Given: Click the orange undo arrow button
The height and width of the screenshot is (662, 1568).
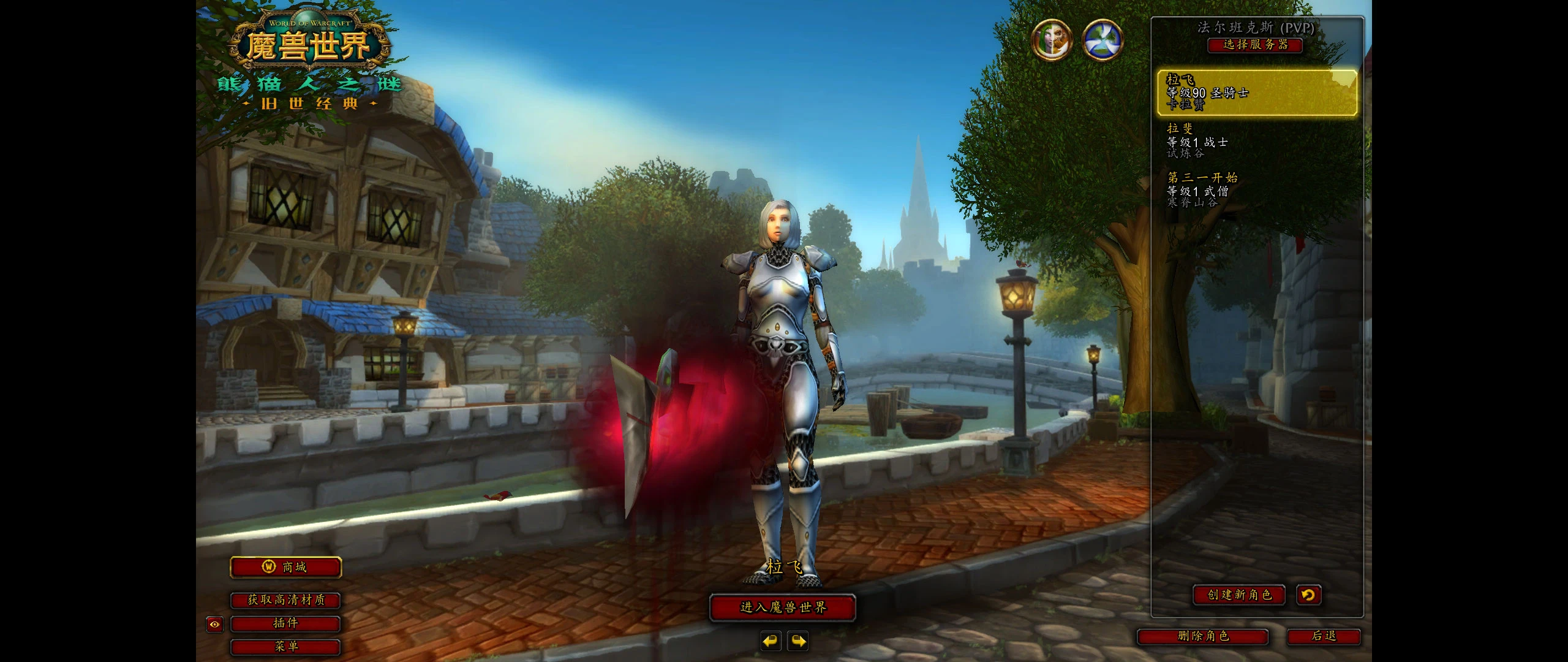Looking at the screenshot, I should (1308, 595).
